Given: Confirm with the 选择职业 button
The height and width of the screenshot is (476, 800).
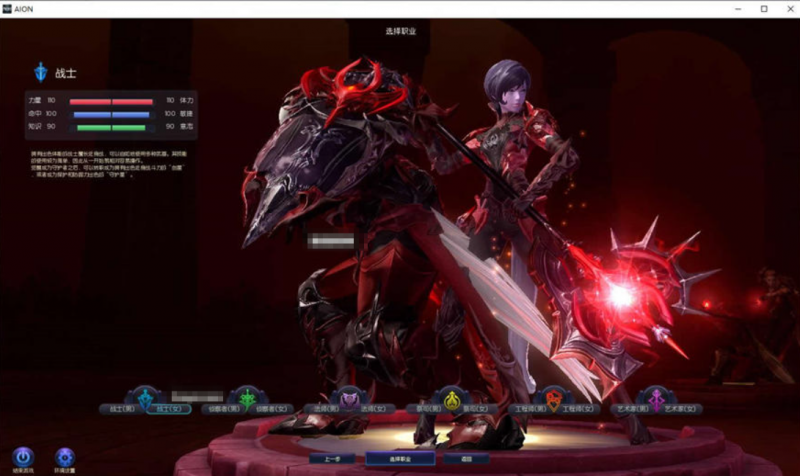Looking at the screenshot, I should click(x=400, y=458).
